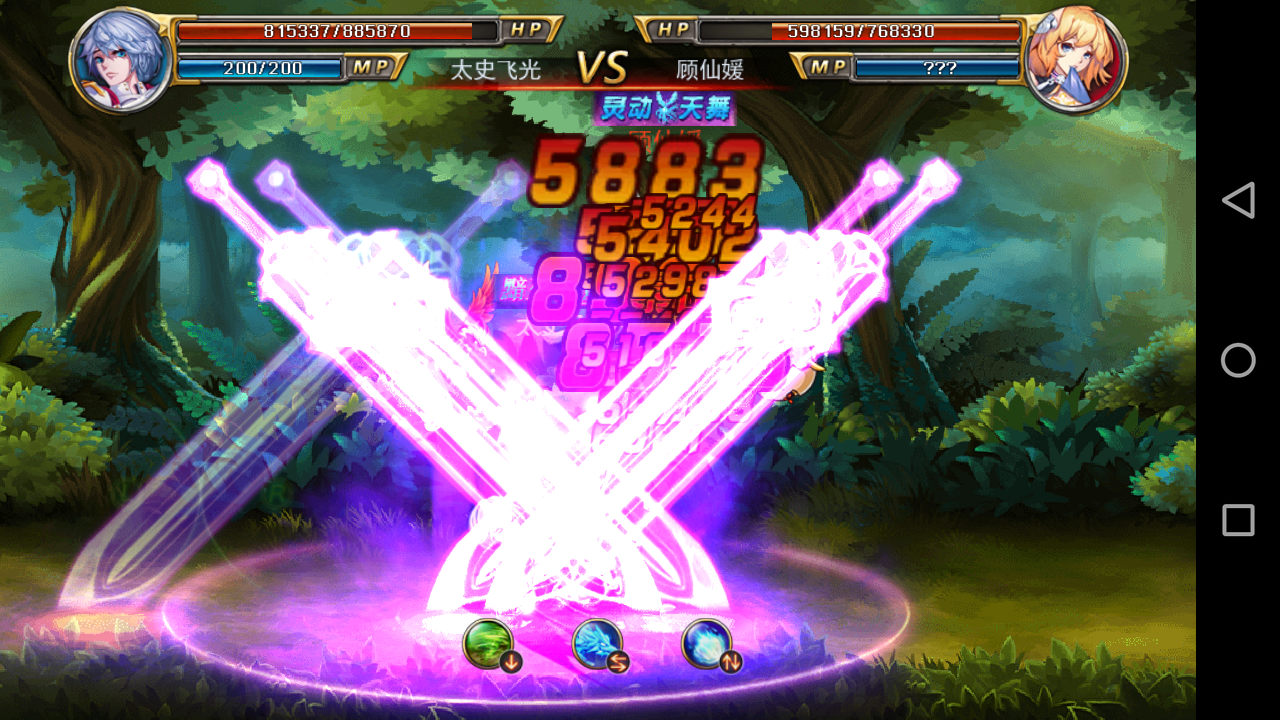This screenshot has height=720, width=1280.
Task: Show recent apps with the square button
Action: (x=1238, y=520)
